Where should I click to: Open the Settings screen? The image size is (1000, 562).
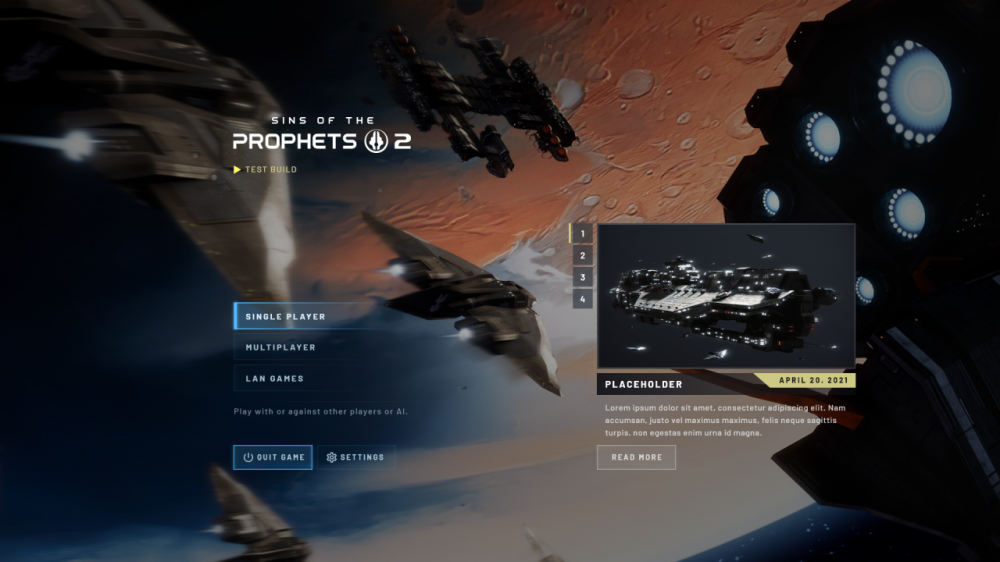coord(356,457)
